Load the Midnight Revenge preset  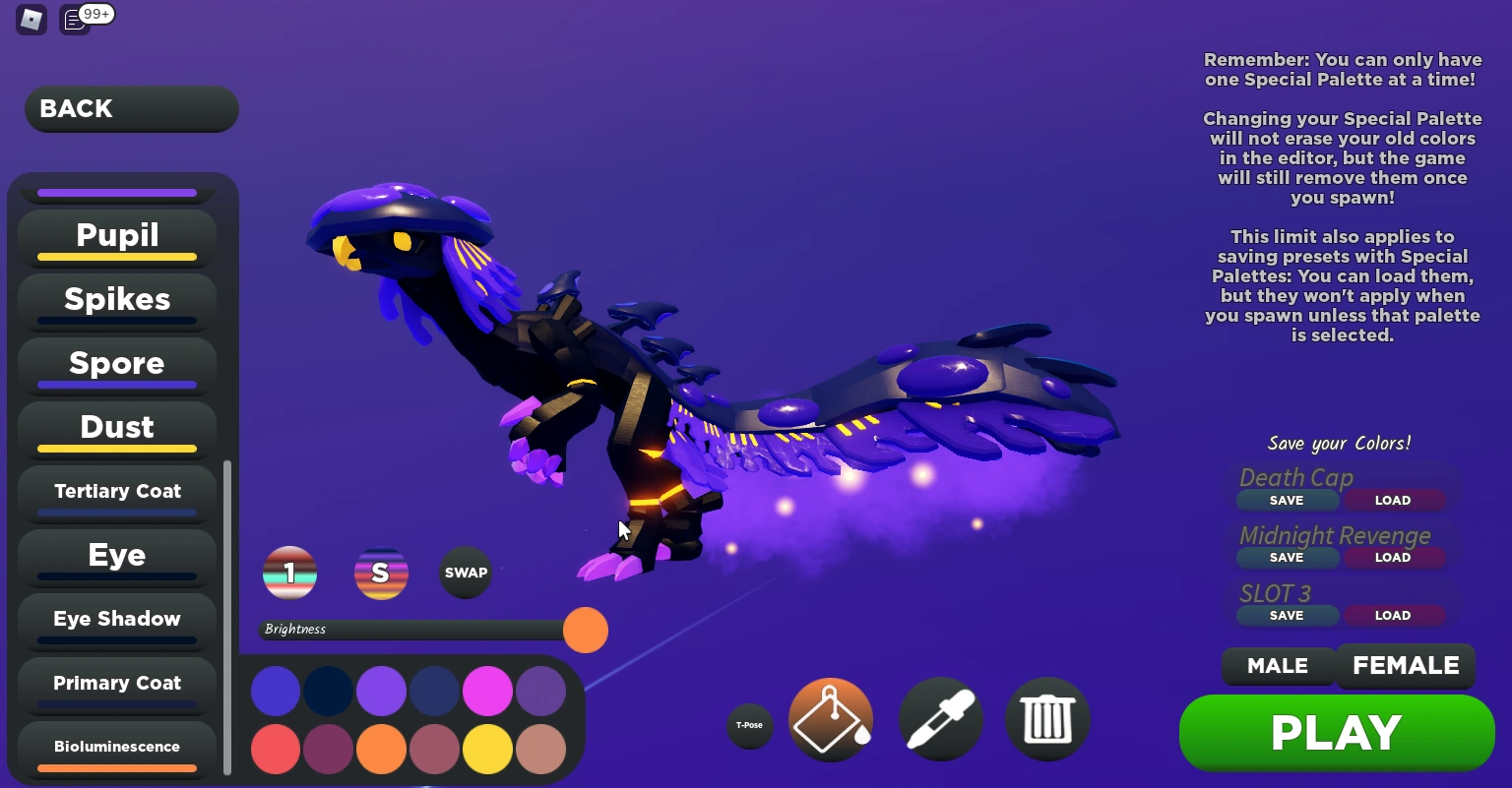1393,558
